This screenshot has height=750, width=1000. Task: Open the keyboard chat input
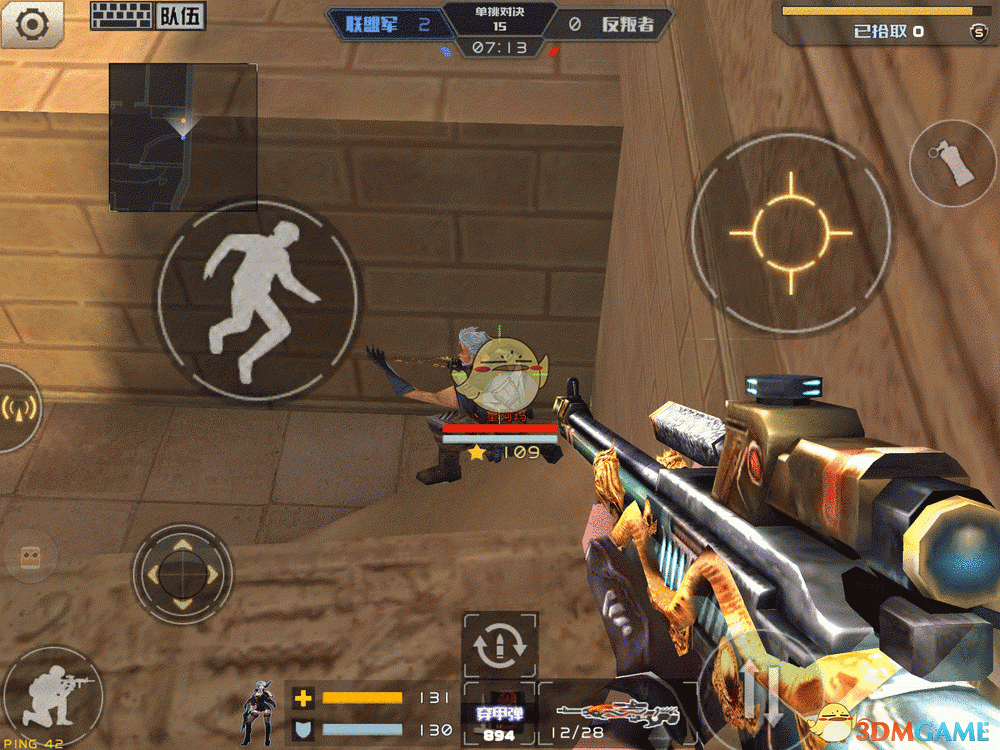120,16
